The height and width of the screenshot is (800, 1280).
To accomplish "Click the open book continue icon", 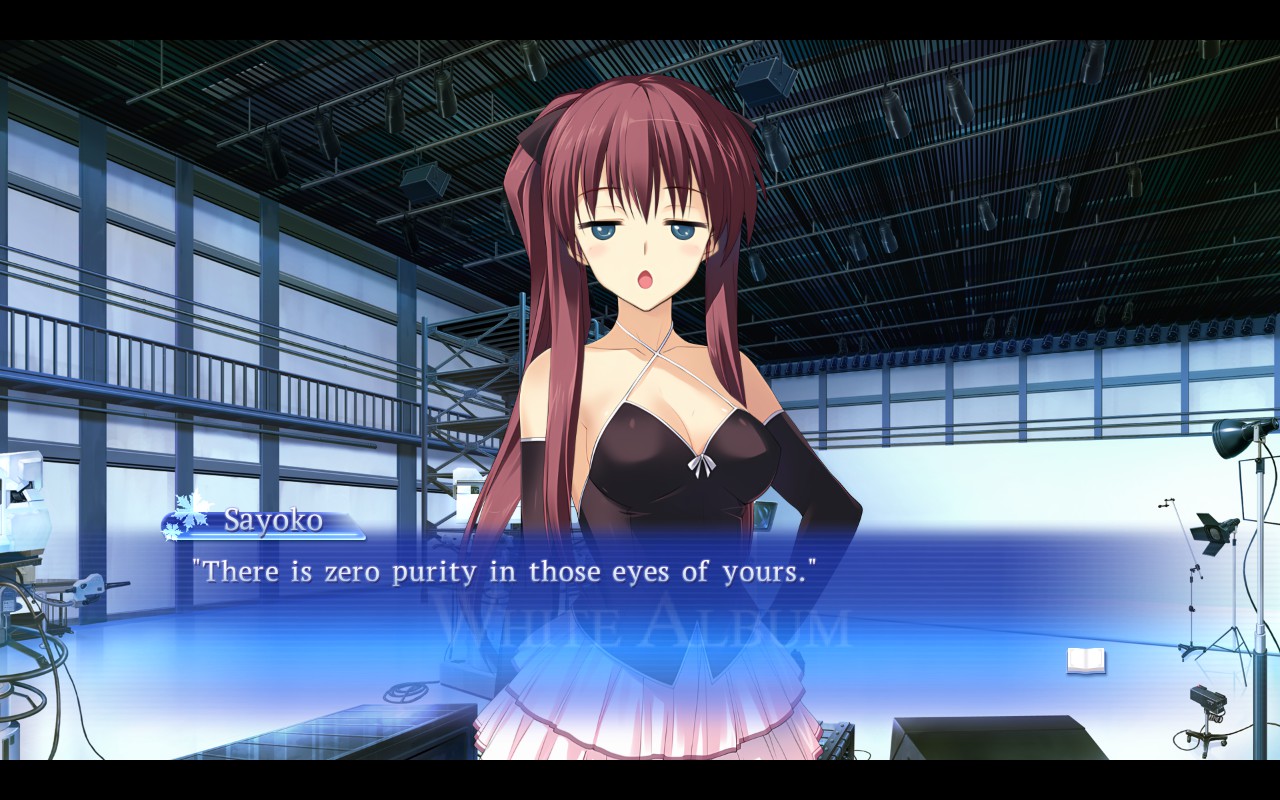I will tap(1086, 660).
